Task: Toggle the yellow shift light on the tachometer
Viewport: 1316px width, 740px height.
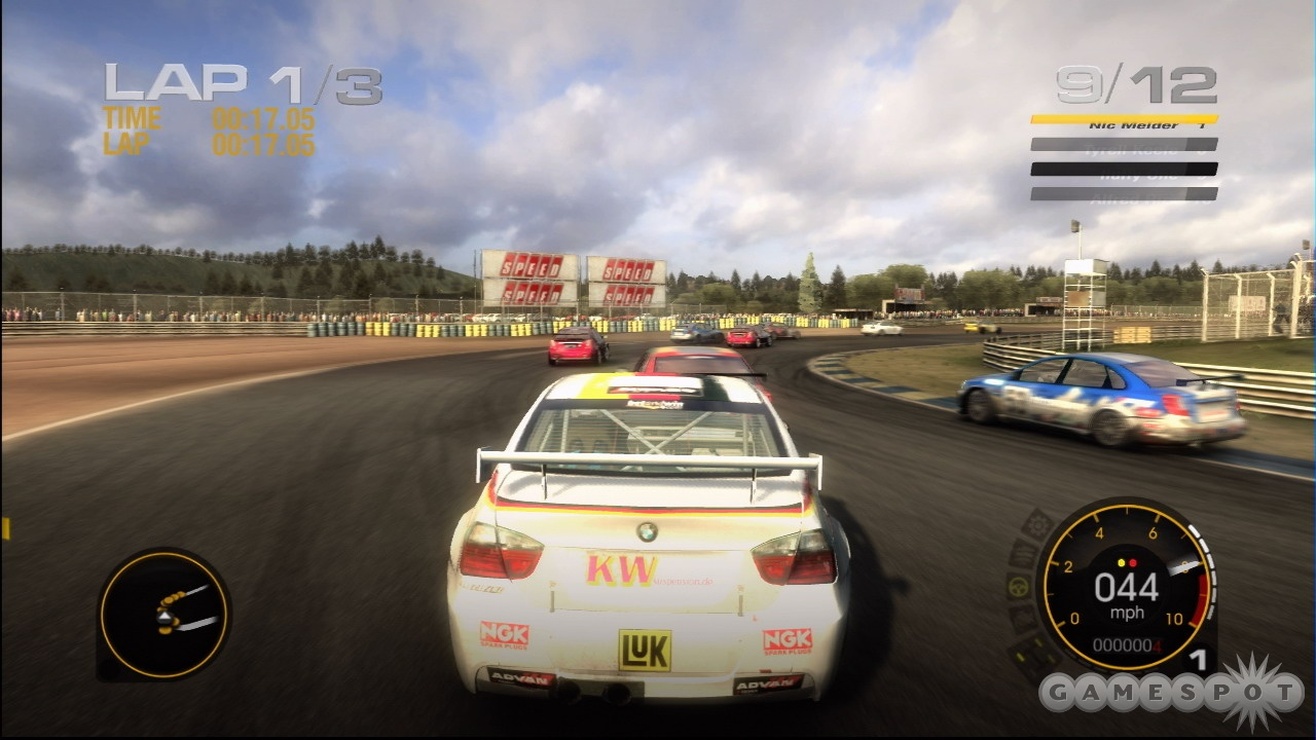Action: point(1121,563)
